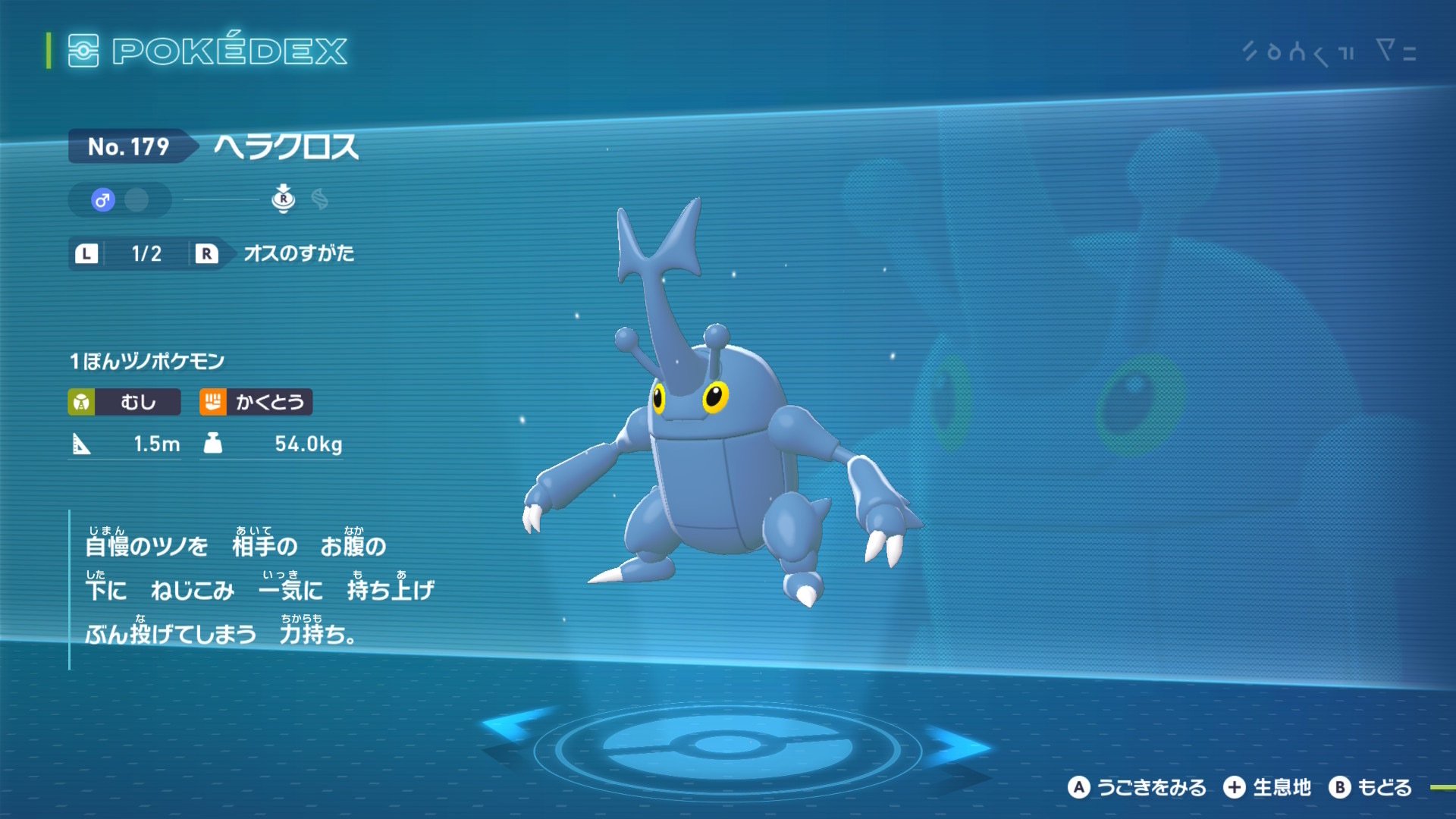
Task: Select the Fighting type かくとう badge icon
Action: coord(215,403)
